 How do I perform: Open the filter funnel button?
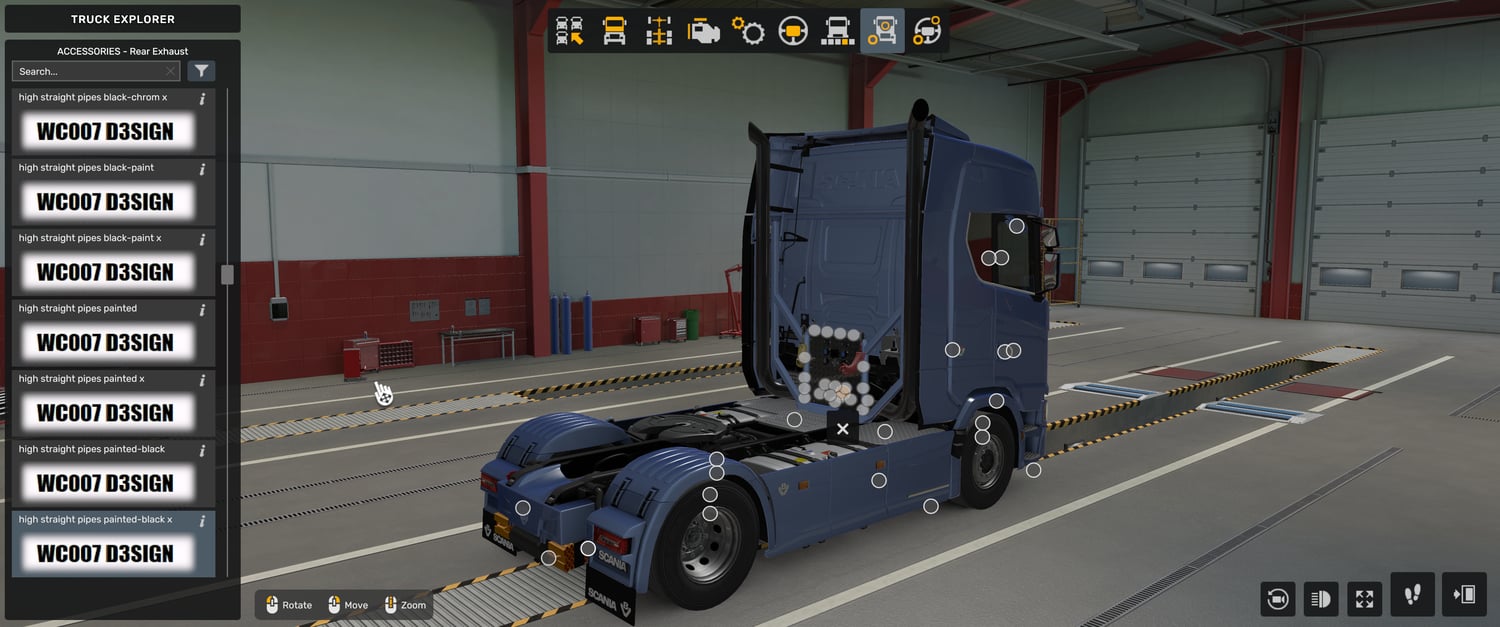[202, 71]
